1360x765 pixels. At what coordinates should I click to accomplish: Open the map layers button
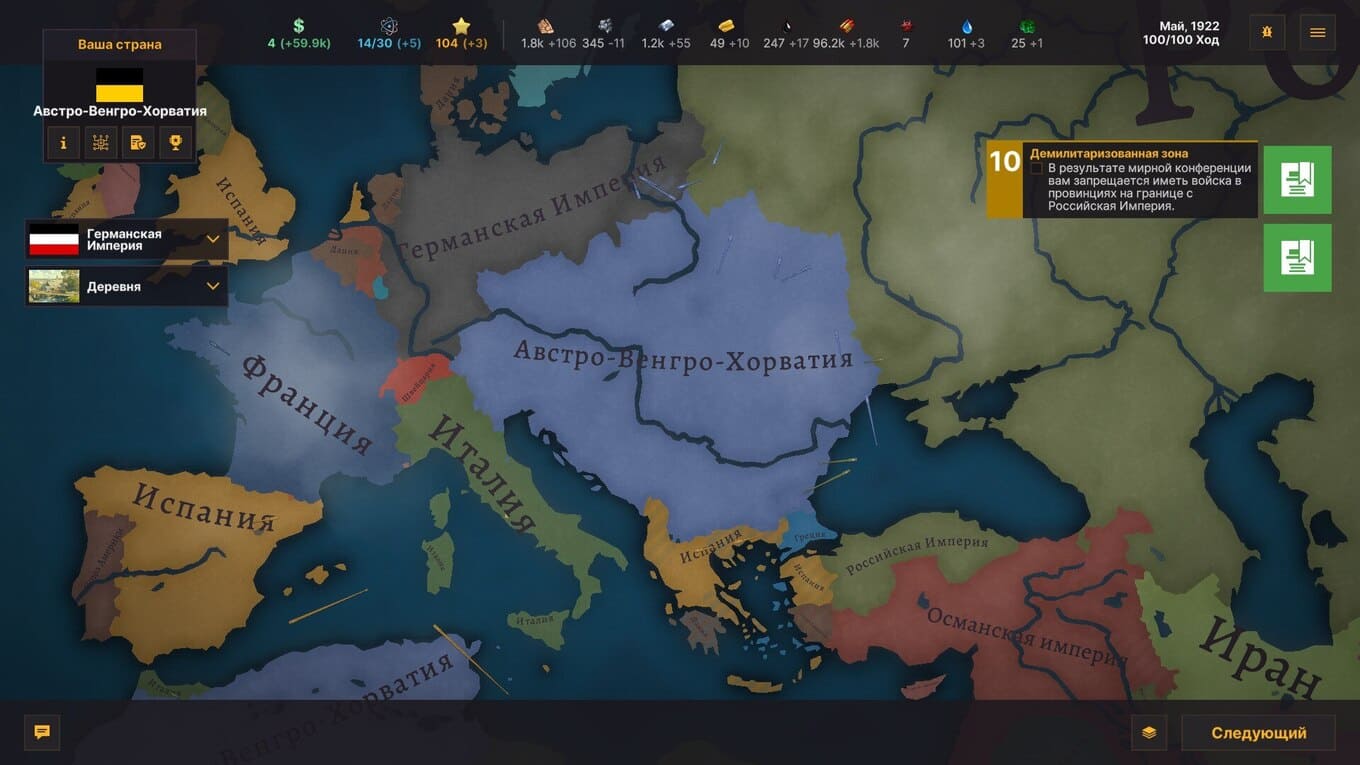click(1149, 733)
